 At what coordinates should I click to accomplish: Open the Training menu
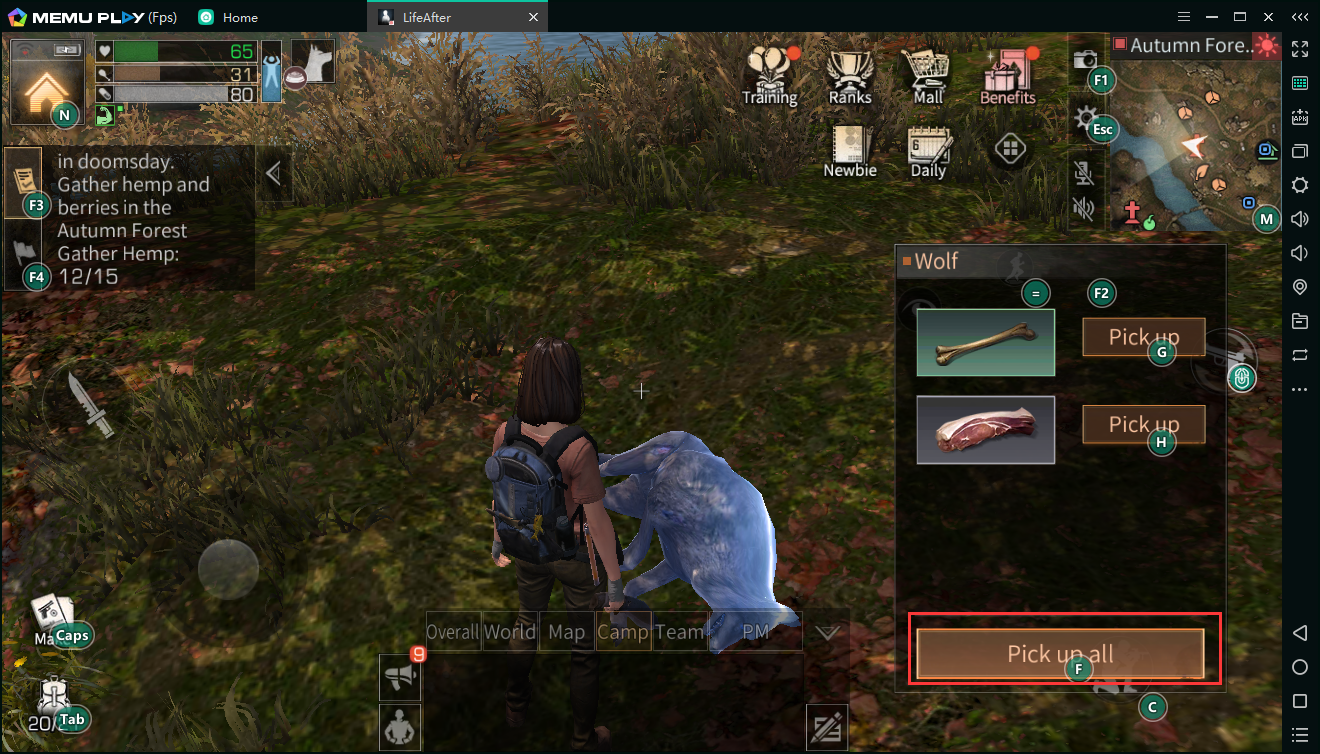(x=769, y=75)
